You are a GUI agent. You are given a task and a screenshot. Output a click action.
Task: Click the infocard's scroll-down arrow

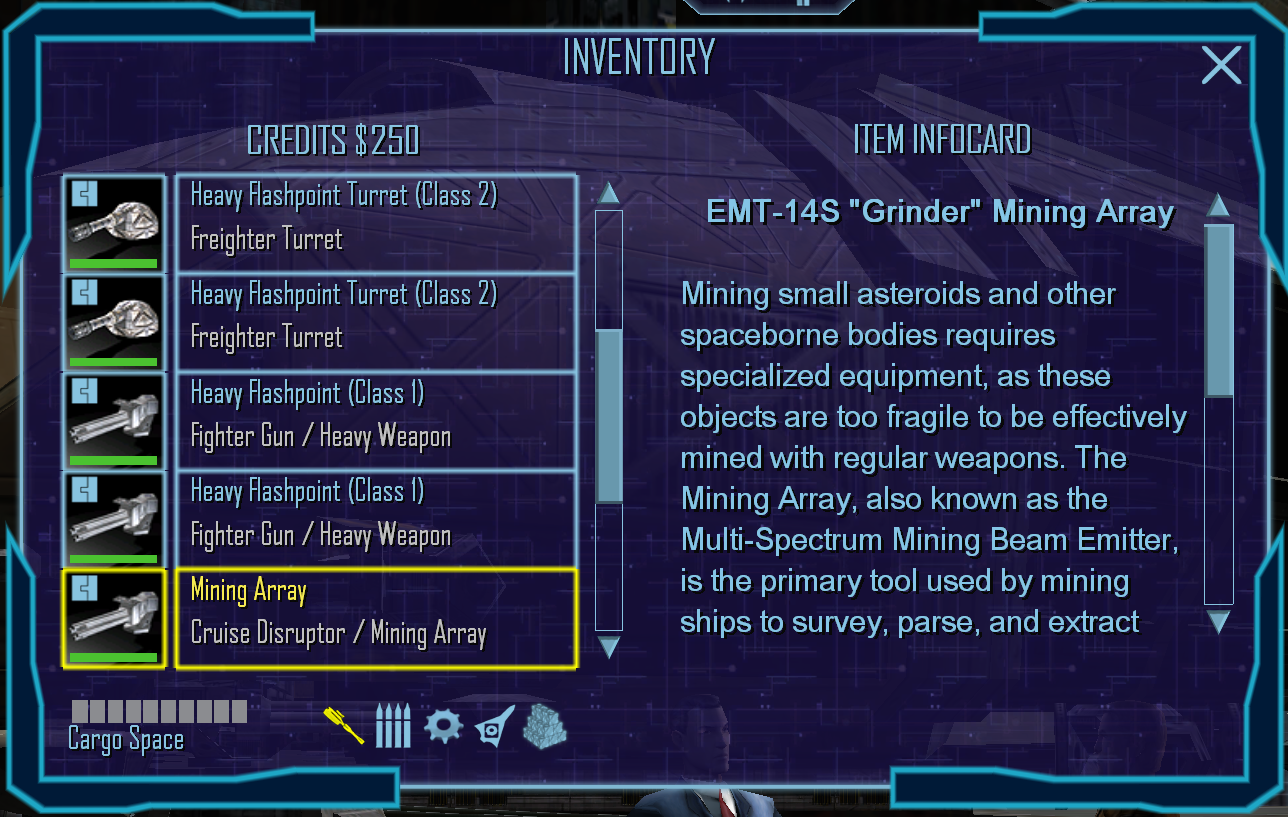click(1218, 623)
